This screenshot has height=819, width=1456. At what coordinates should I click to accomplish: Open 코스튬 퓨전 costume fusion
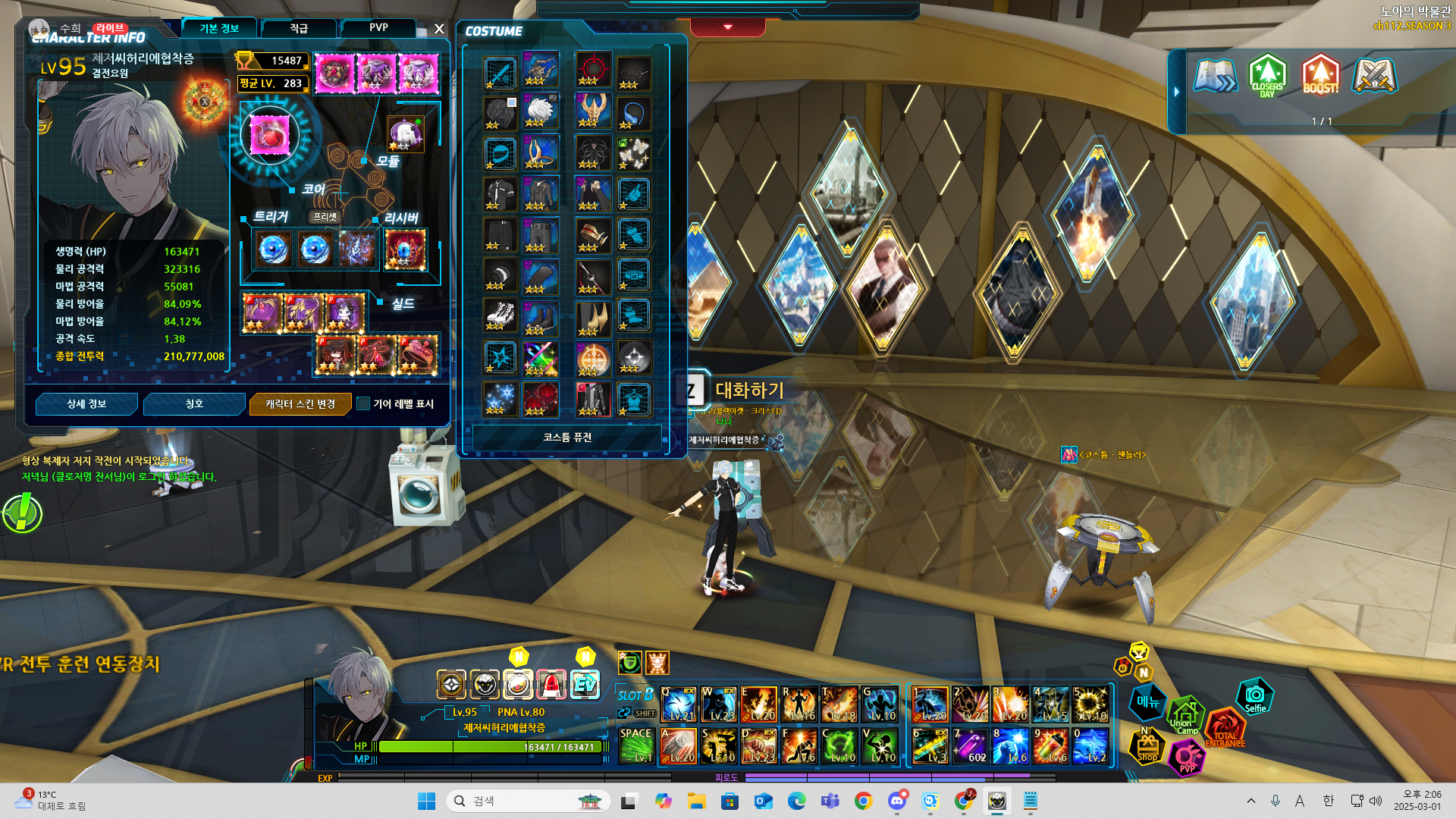coord(567,438)
